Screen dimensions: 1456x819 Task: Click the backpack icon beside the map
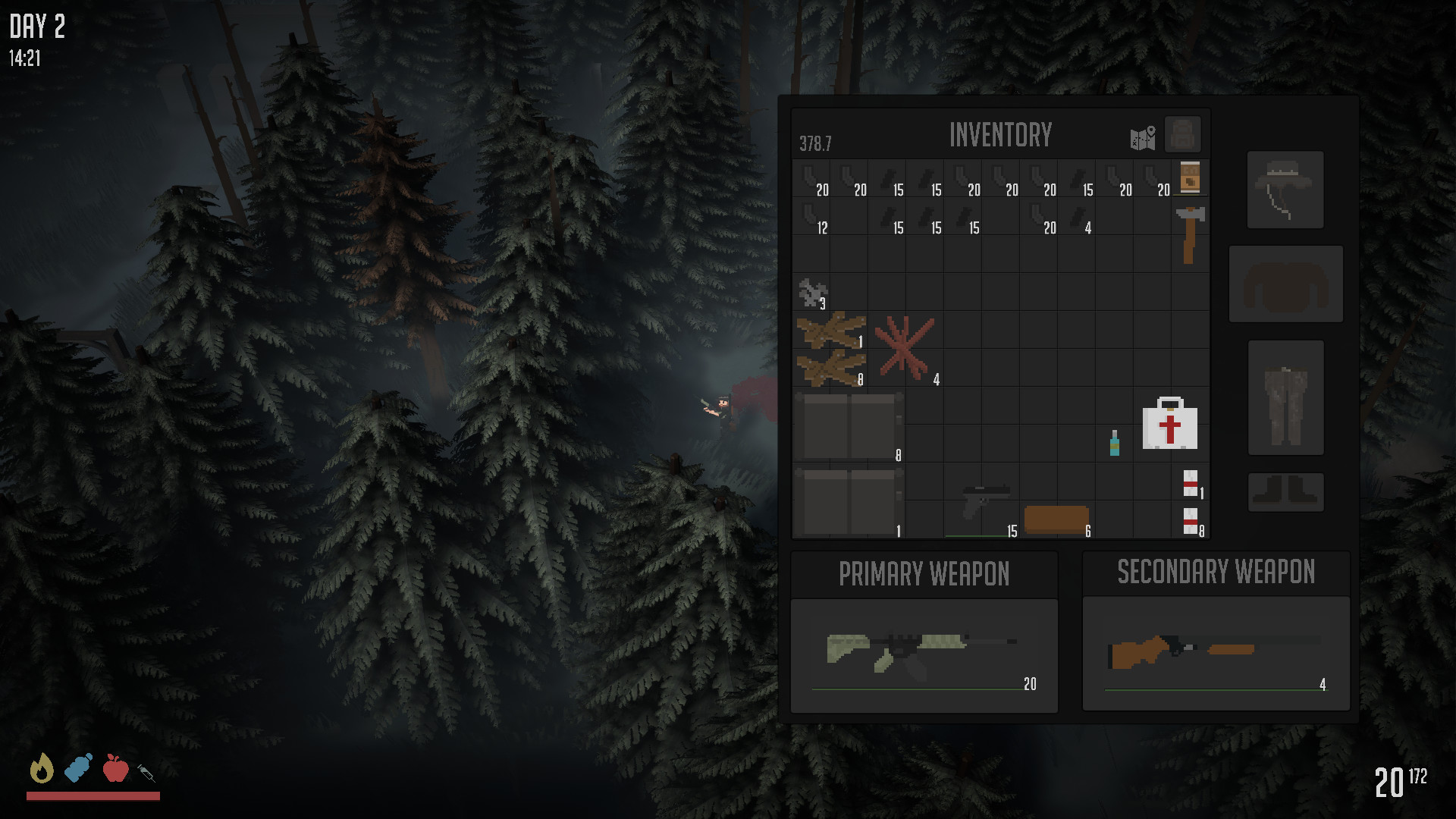coord(1181,134)
